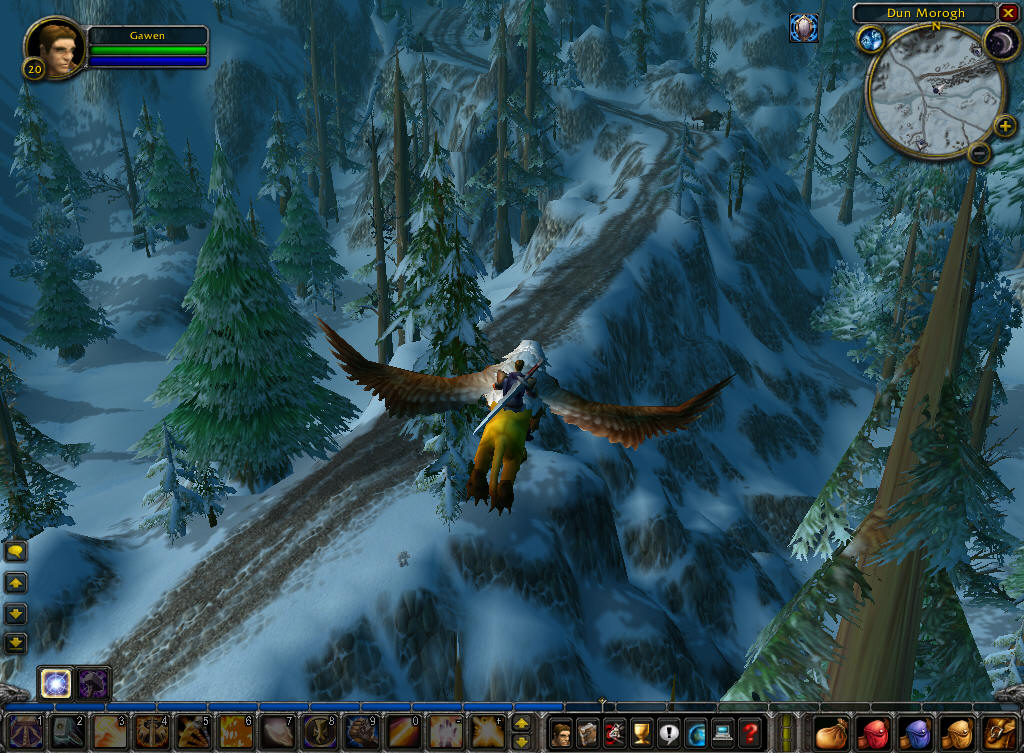The image size is (1024, 753).
Task: Zoom out the minimap with the minus button
Action: pos(979,153)
